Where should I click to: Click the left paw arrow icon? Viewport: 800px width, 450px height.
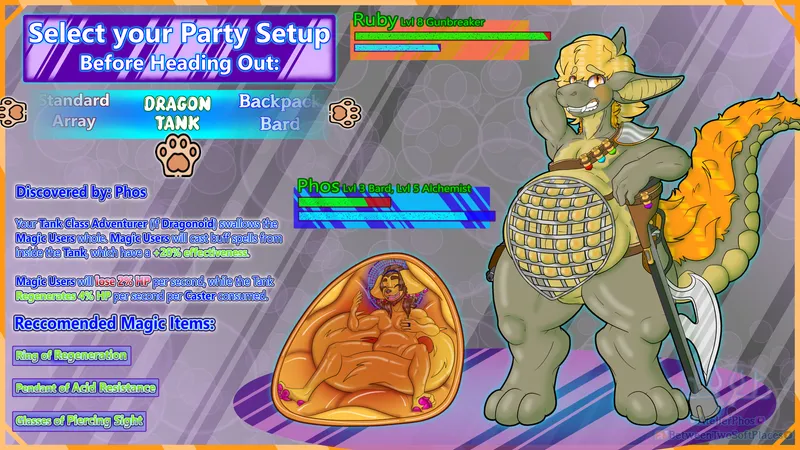[x=13, y=111]
